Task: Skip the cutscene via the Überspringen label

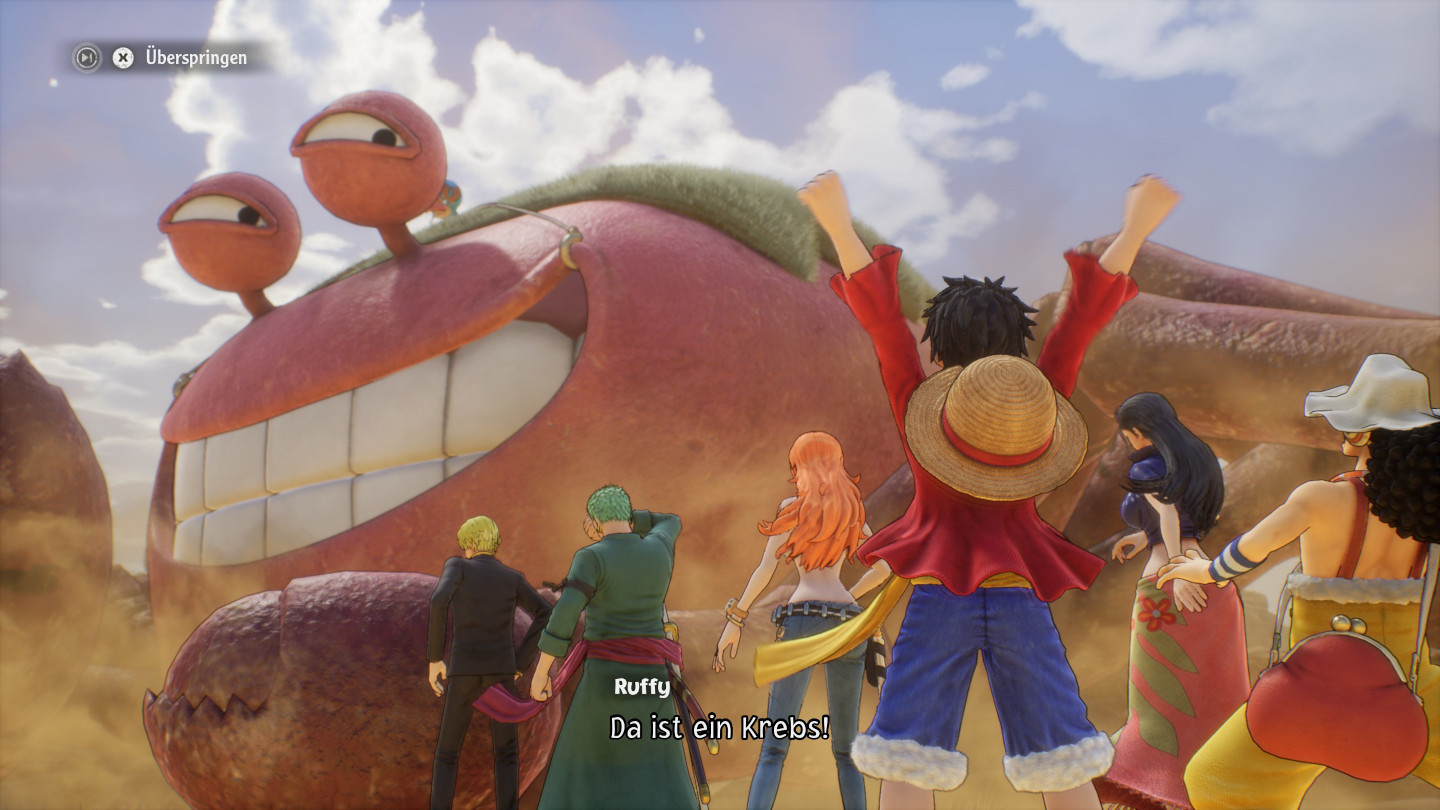Action: [195, 58]
